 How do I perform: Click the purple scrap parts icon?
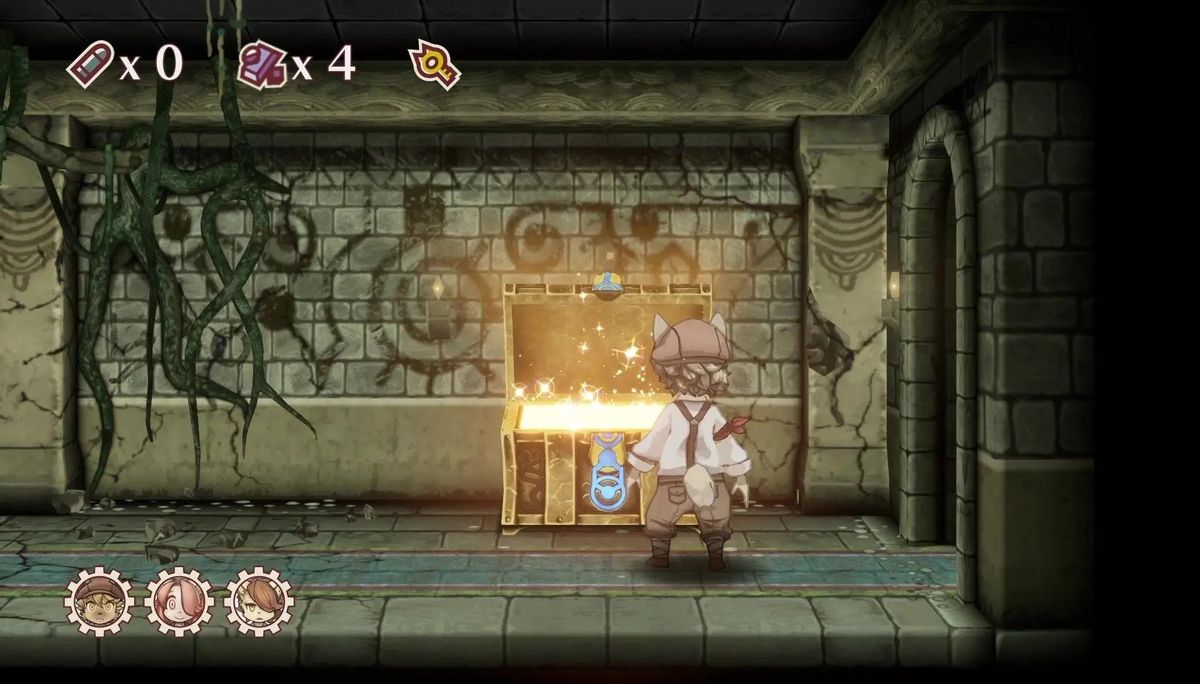pyautogui.click(x=262, y=65)
